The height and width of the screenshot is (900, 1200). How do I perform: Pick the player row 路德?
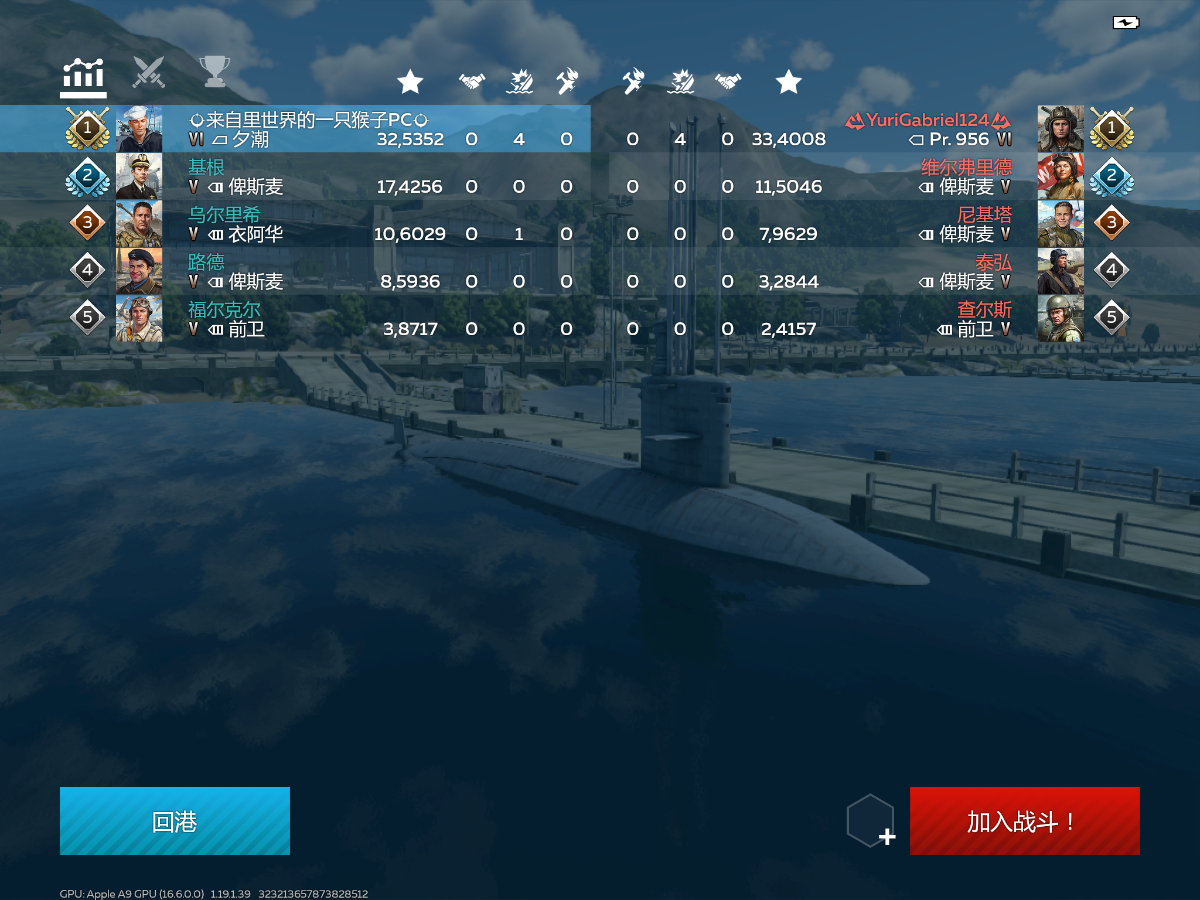pos(300,271)
